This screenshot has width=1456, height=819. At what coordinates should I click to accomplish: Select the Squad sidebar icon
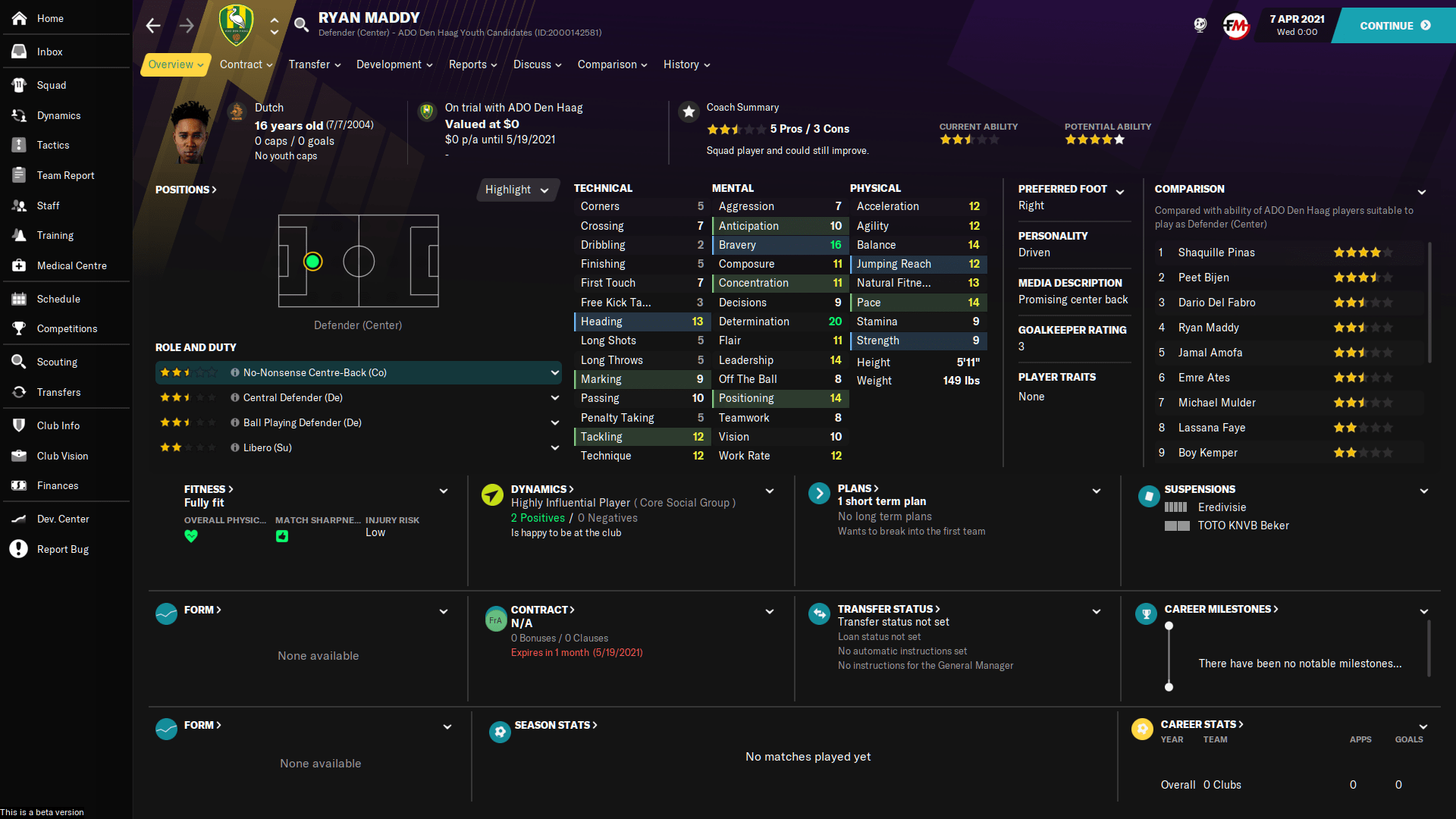(x=20, y=85)
